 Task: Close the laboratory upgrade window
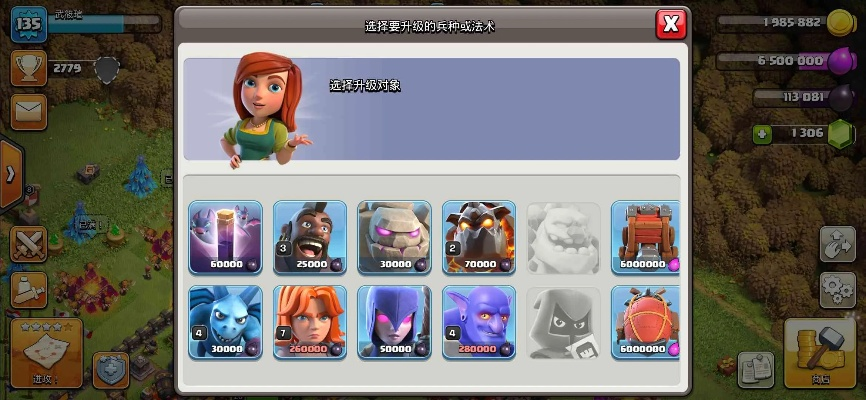click(671, 24)
